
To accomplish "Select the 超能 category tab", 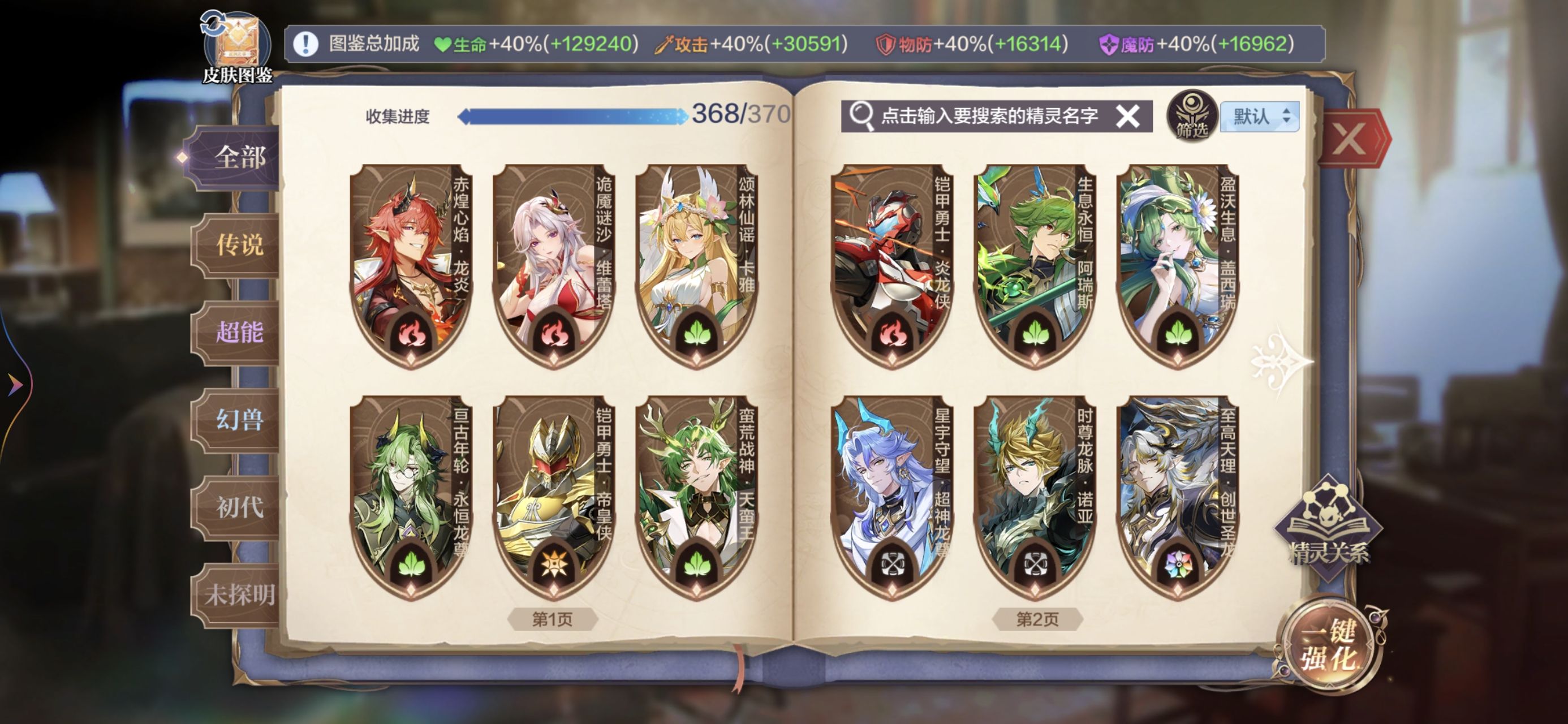I will pos(239,333).
